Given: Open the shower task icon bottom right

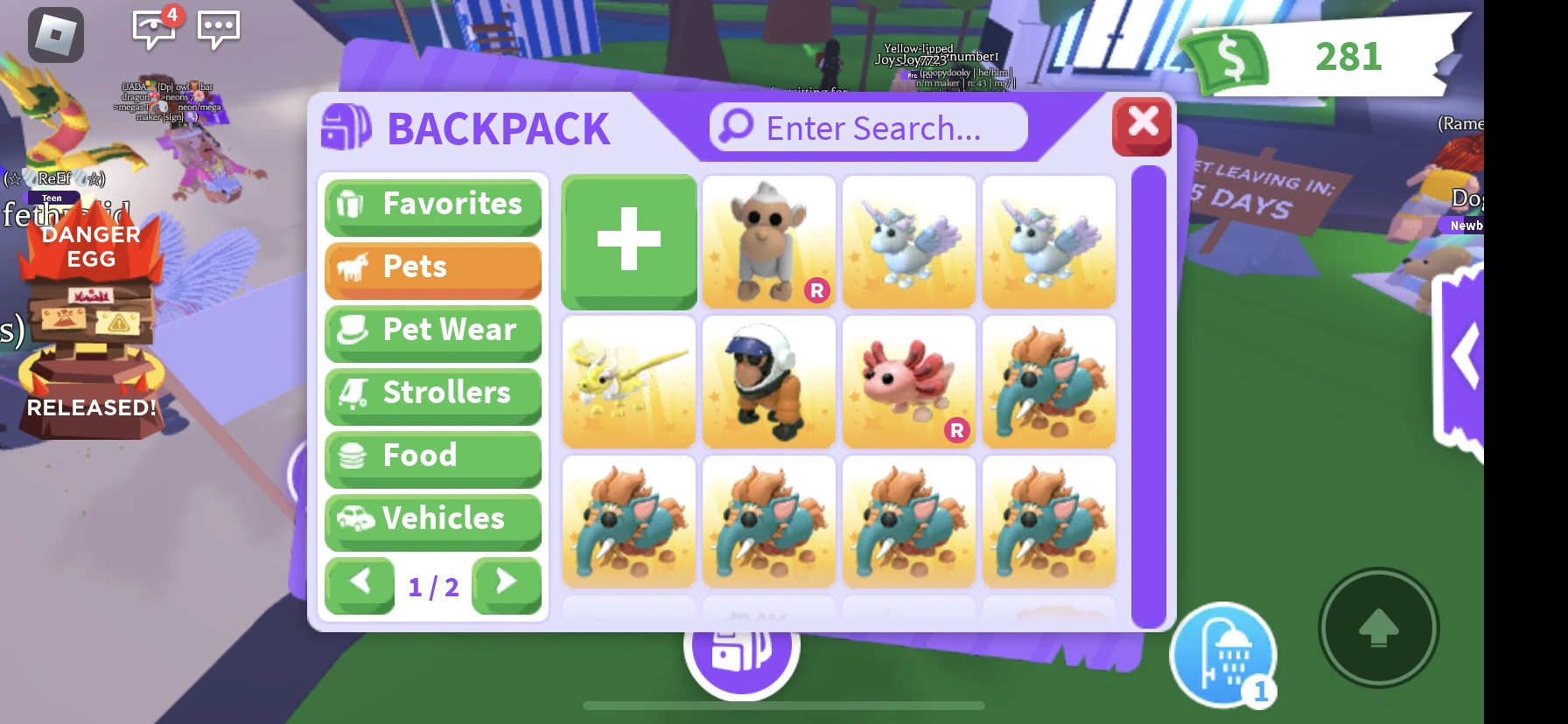Looking at the screenshot, I should click(1225, 654).
